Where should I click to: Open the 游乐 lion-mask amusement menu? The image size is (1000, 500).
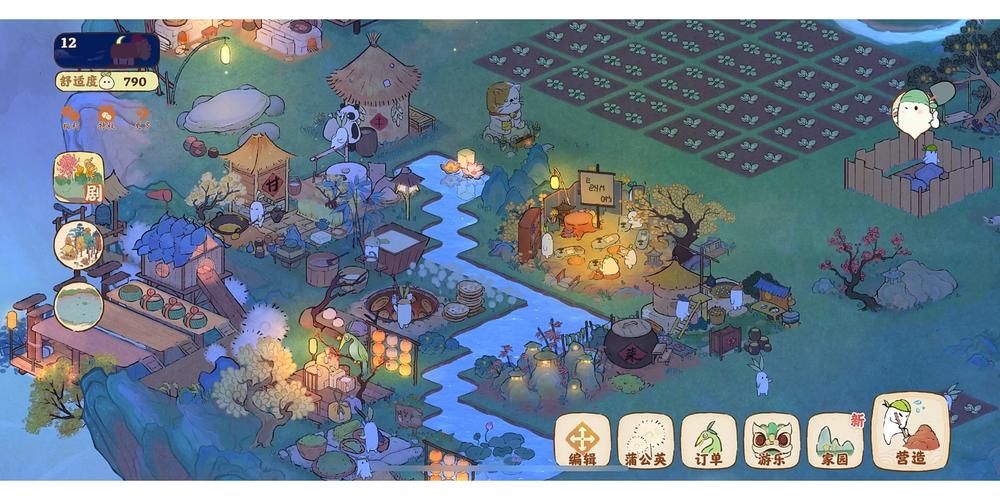click(x=771, y=440)
